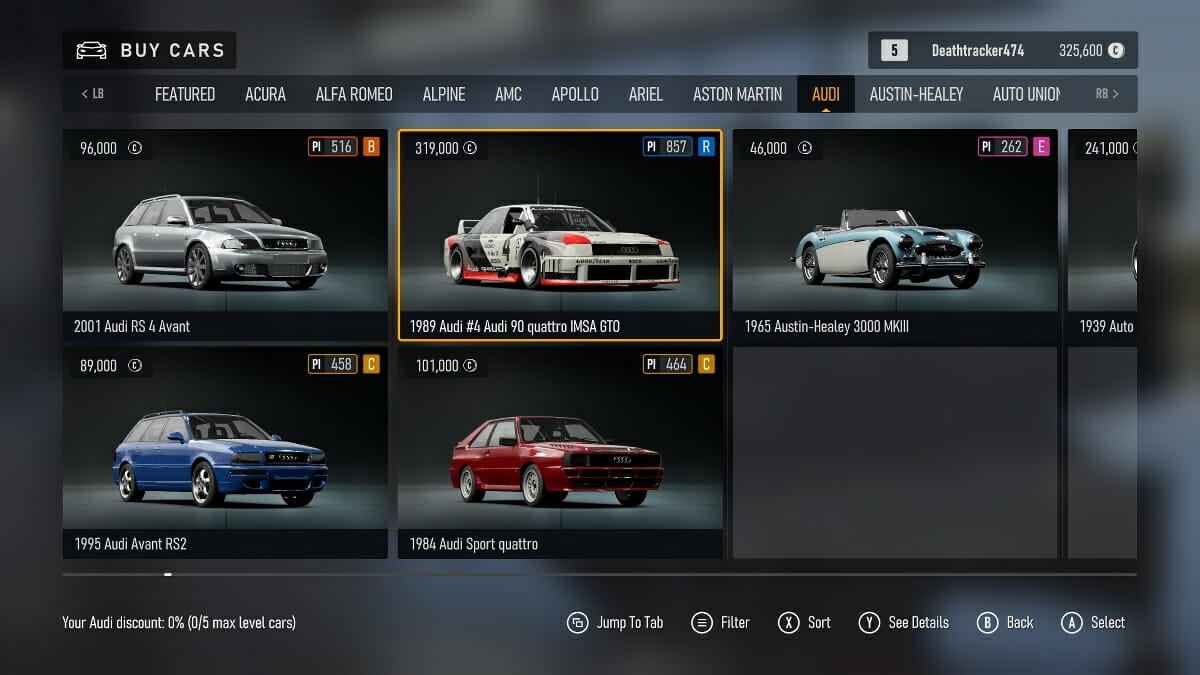Switch to the Alpine tab

pyautogui.click(x=444, y=94)
